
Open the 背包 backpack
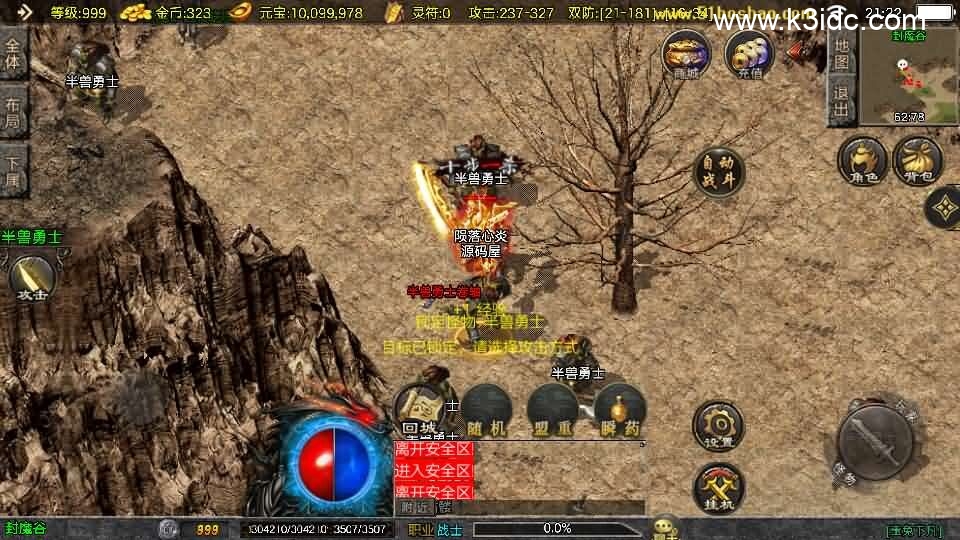pyautogui.click(x=917, y=161)
